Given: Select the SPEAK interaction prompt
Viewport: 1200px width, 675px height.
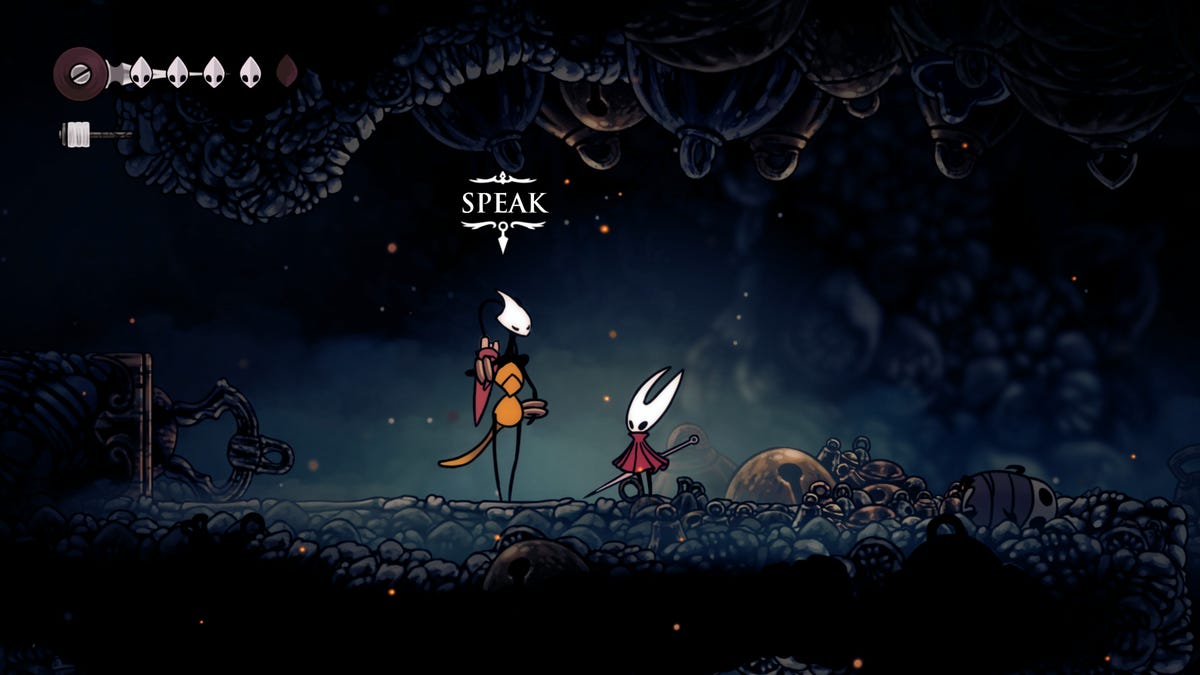Looking at the screenshot, I should (x=504, y=204).
